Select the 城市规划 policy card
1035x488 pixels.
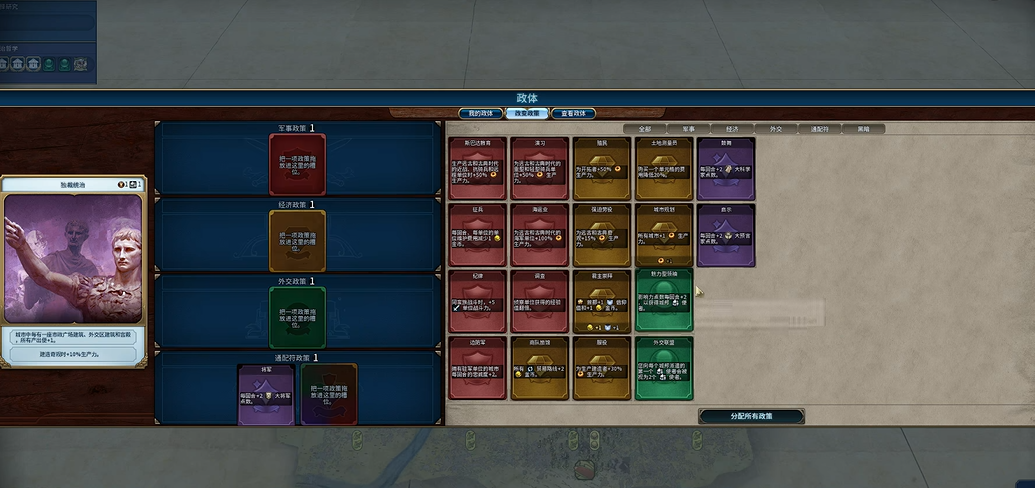point(664,234)
